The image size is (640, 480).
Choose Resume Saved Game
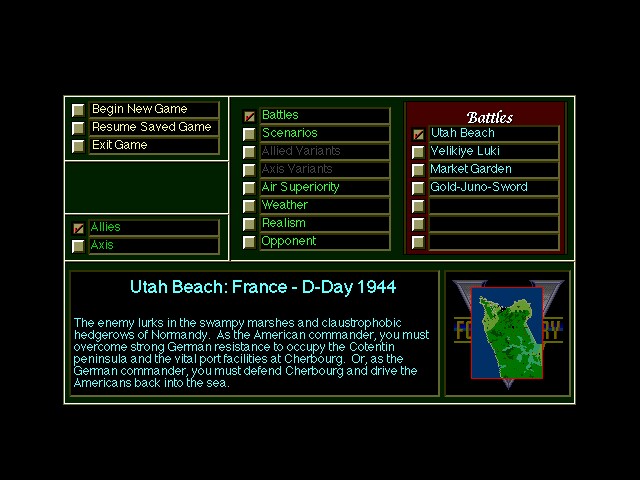click(x=152, y=127)
